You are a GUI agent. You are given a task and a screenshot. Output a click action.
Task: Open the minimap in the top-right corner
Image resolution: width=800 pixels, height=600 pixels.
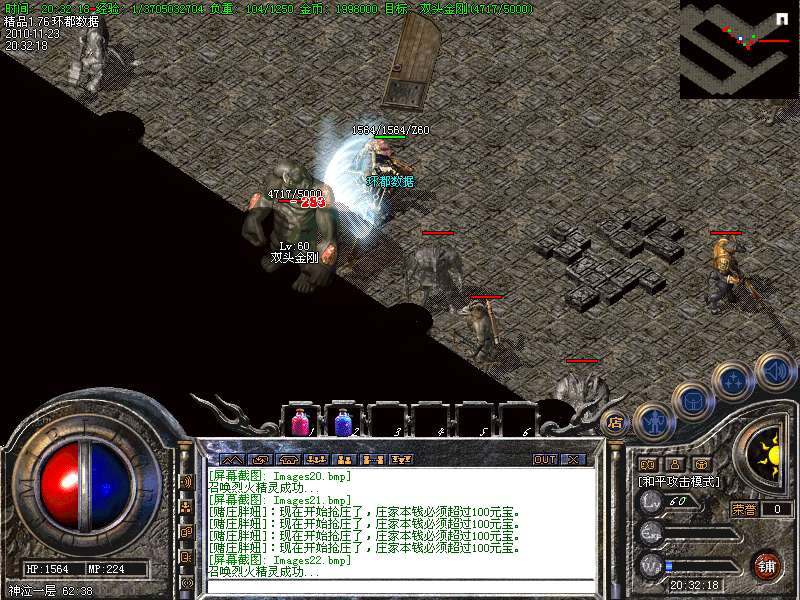(739, 49)
